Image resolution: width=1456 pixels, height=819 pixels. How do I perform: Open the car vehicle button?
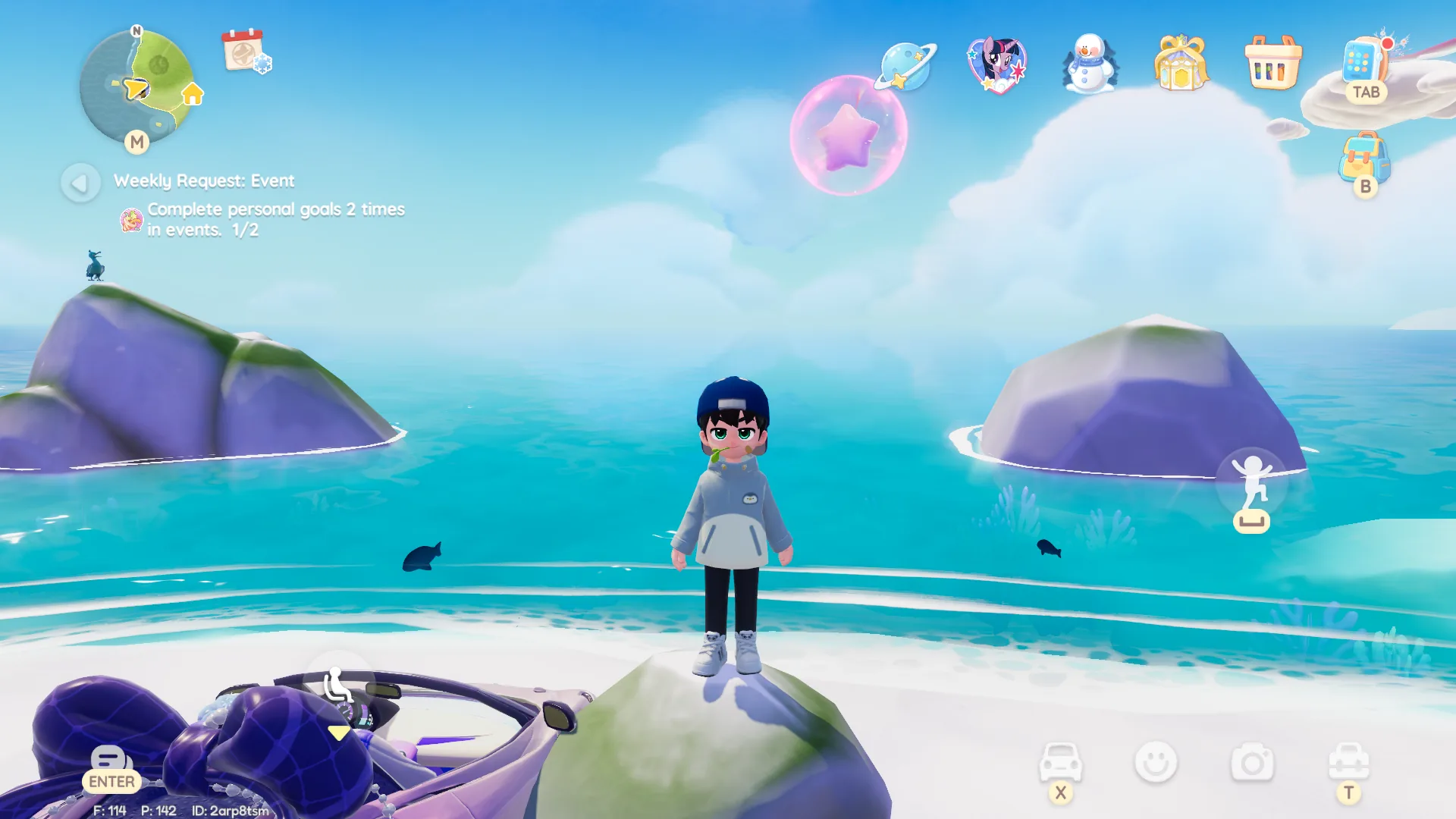coord(1060,761)
